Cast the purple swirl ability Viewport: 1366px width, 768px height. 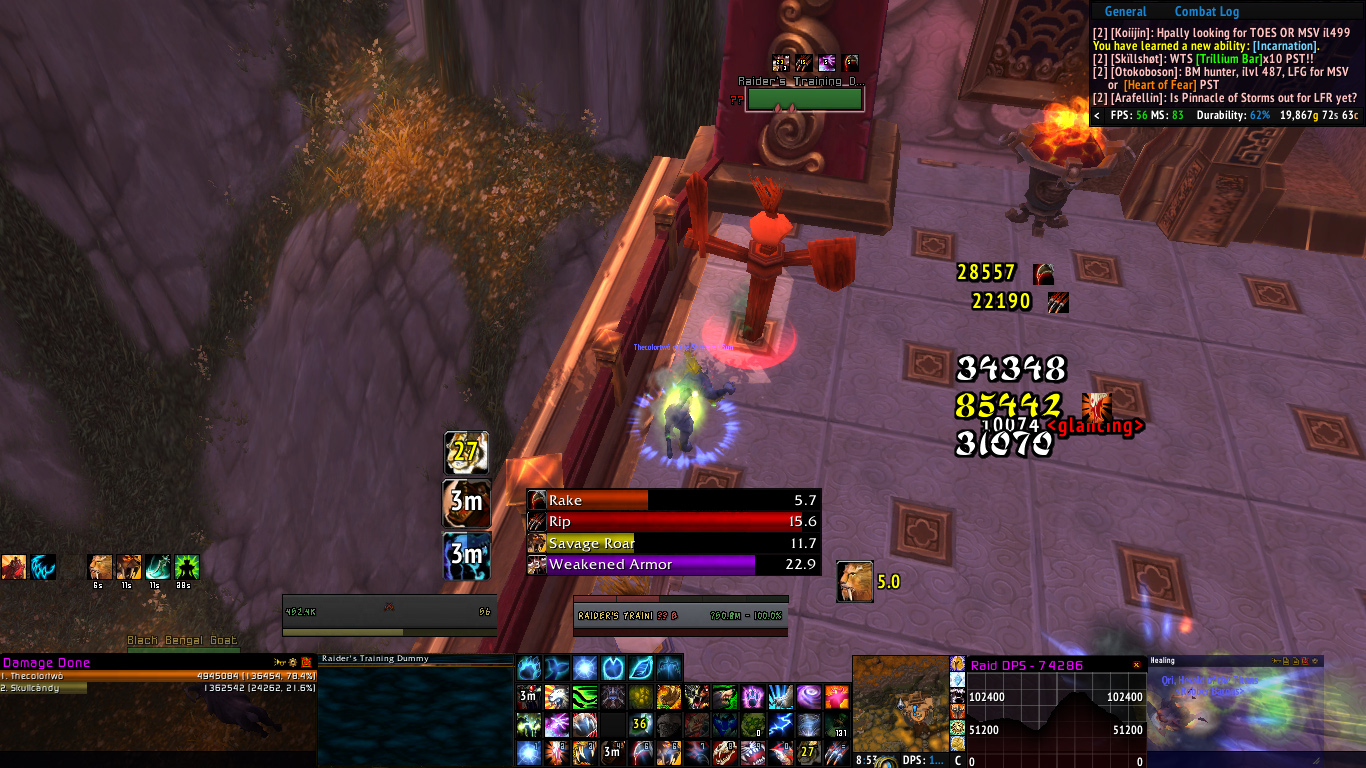pos(808,697)
